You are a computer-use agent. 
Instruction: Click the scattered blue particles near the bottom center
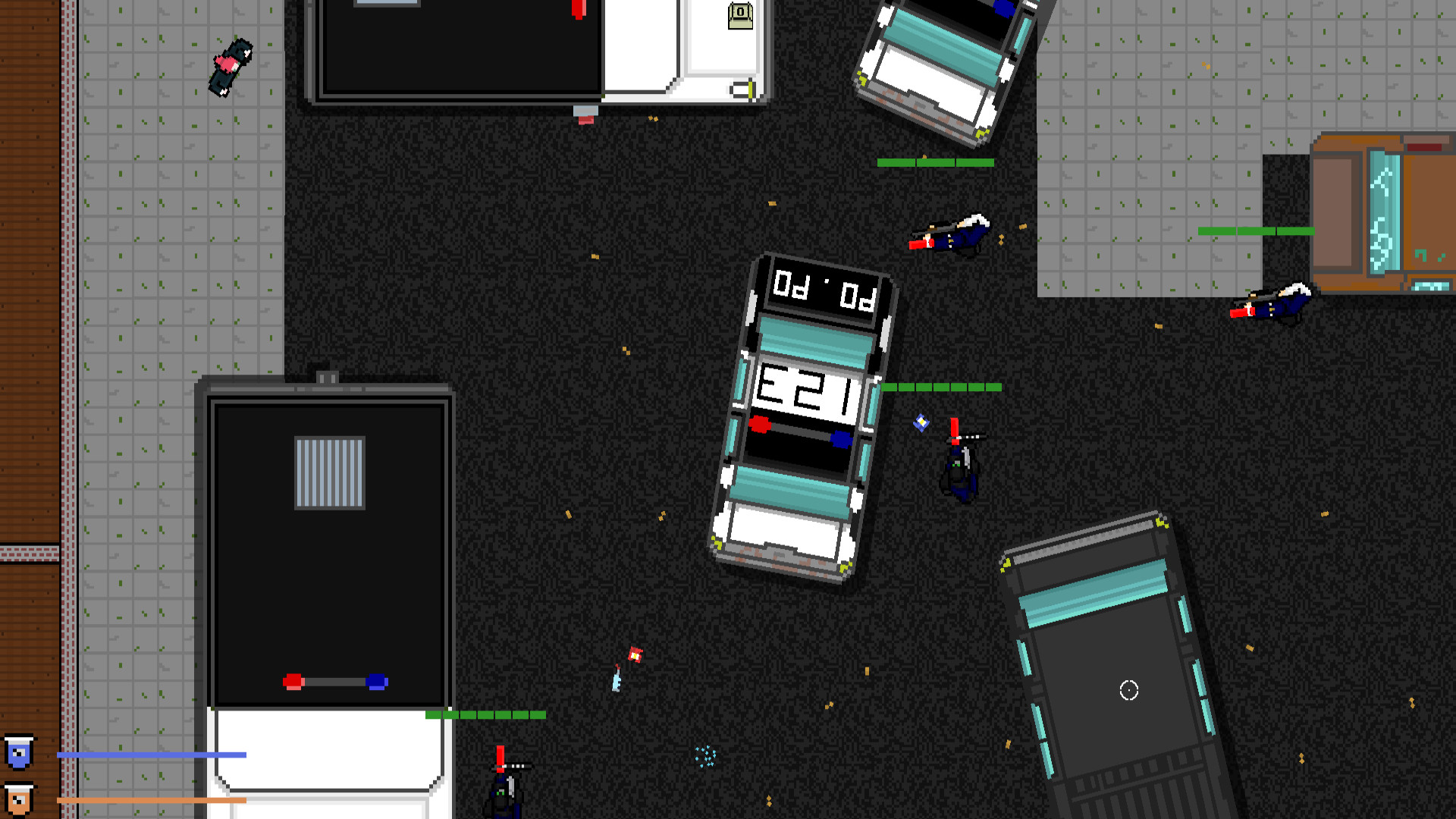tap(704, 758)
